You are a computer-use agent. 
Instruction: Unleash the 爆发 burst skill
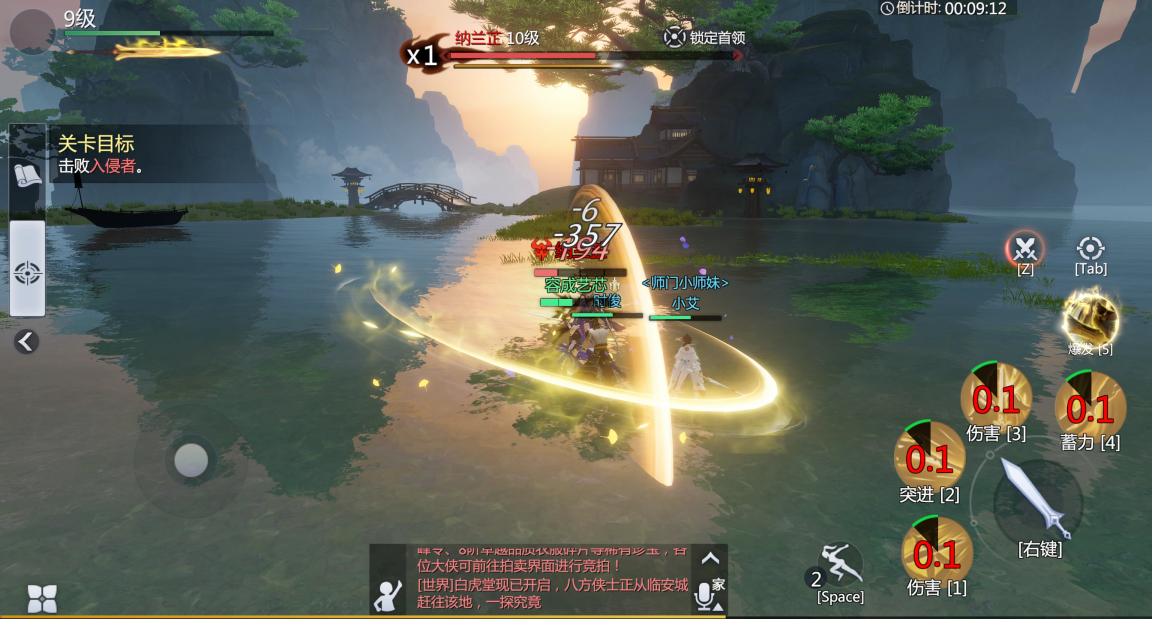tap(1090, 318)
